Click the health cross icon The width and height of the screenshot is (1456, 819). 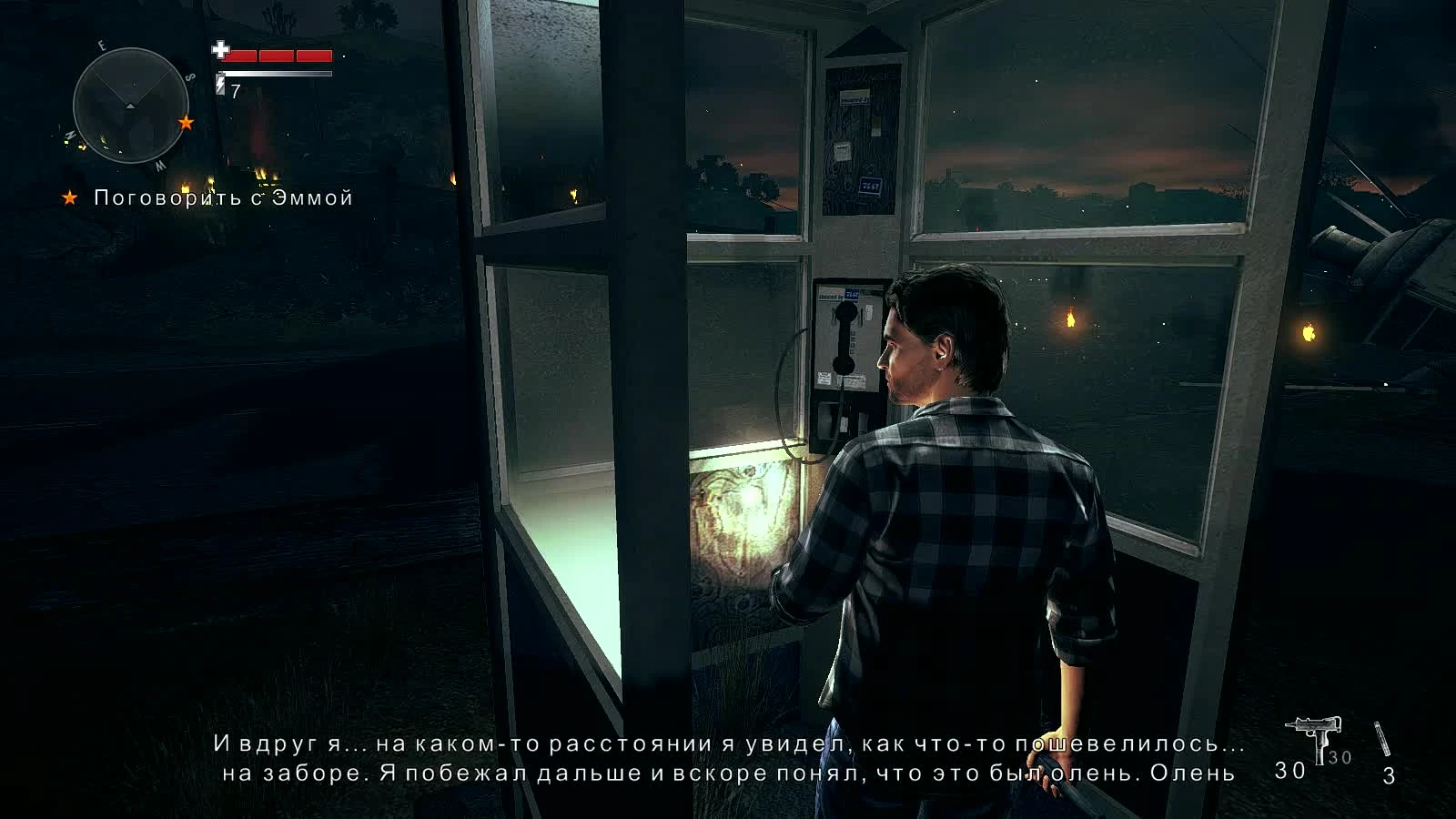221,52
